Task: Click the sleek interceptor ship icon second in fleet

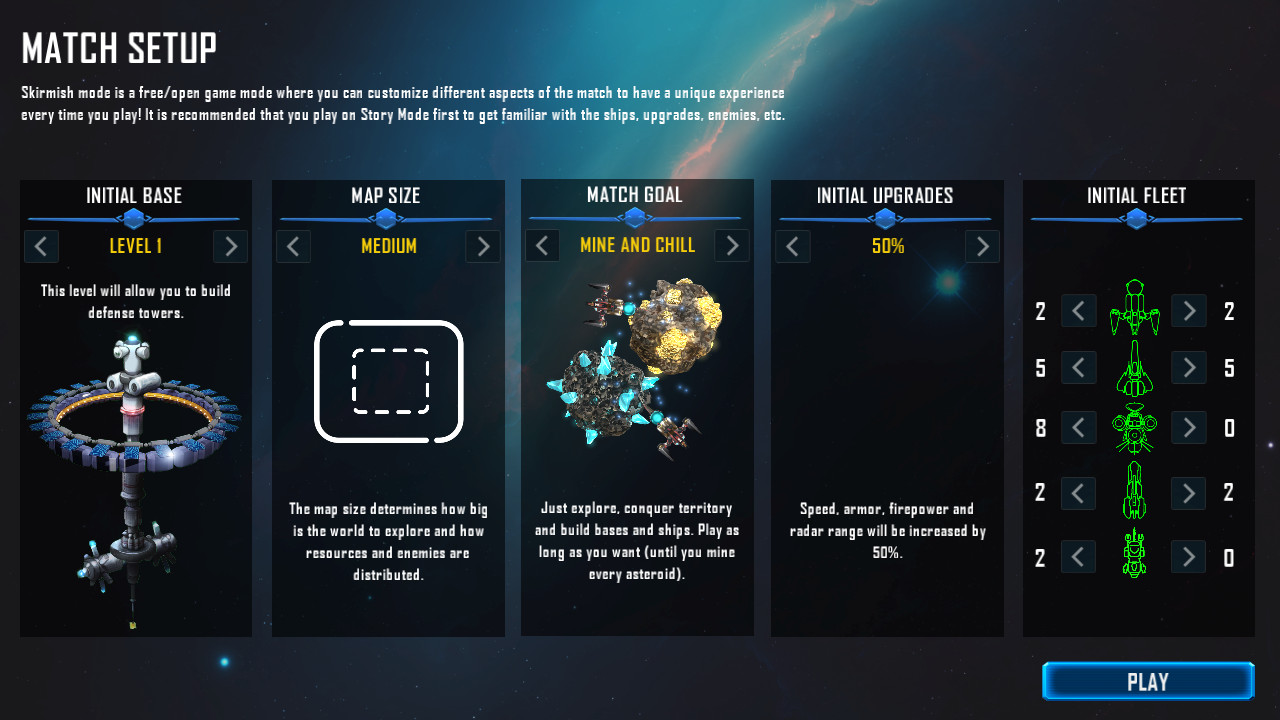Action: coord(1135,367)
